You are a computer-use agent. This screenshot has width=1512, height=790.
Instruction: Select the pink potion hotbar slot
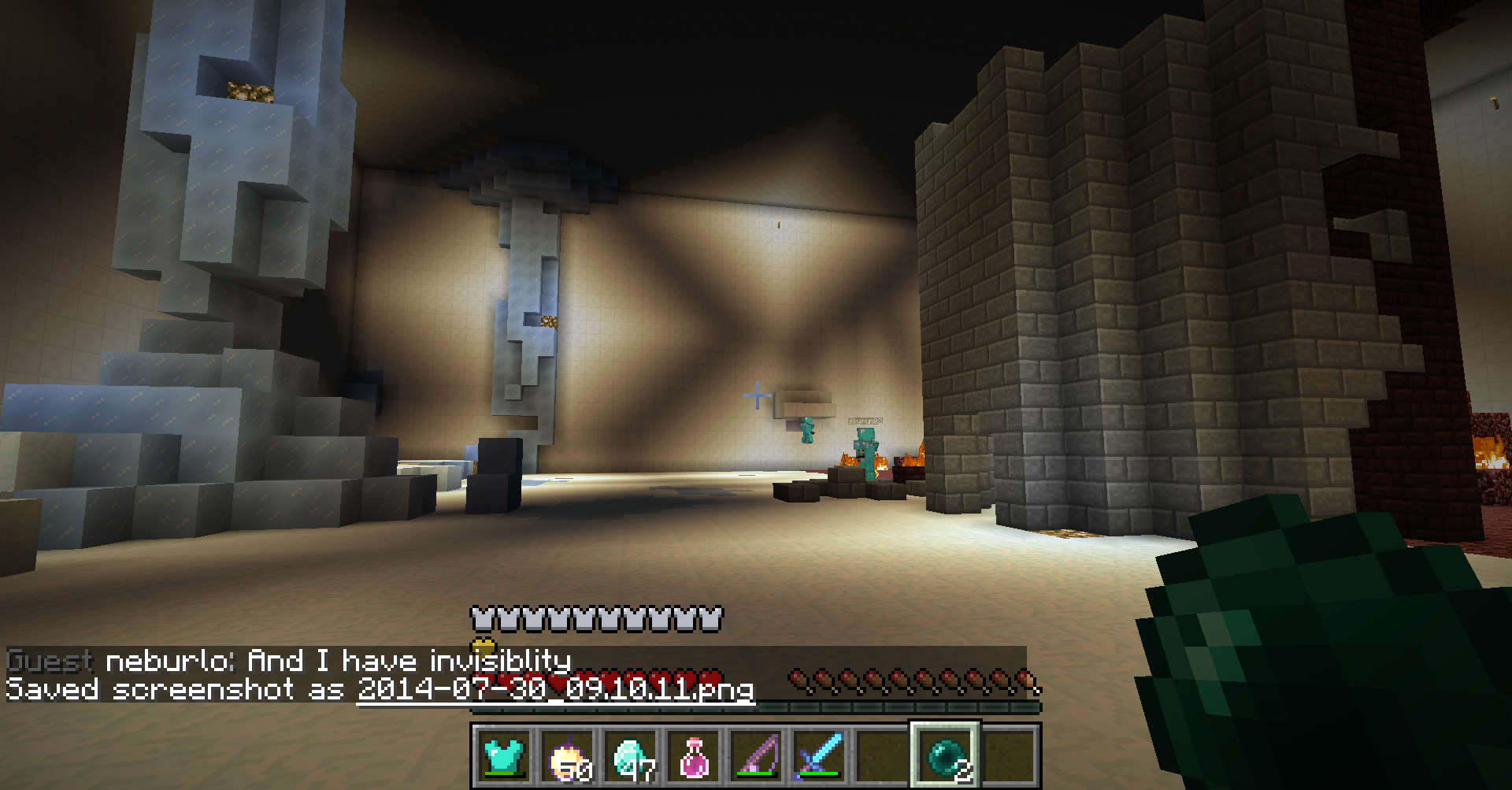coord(694,755)
